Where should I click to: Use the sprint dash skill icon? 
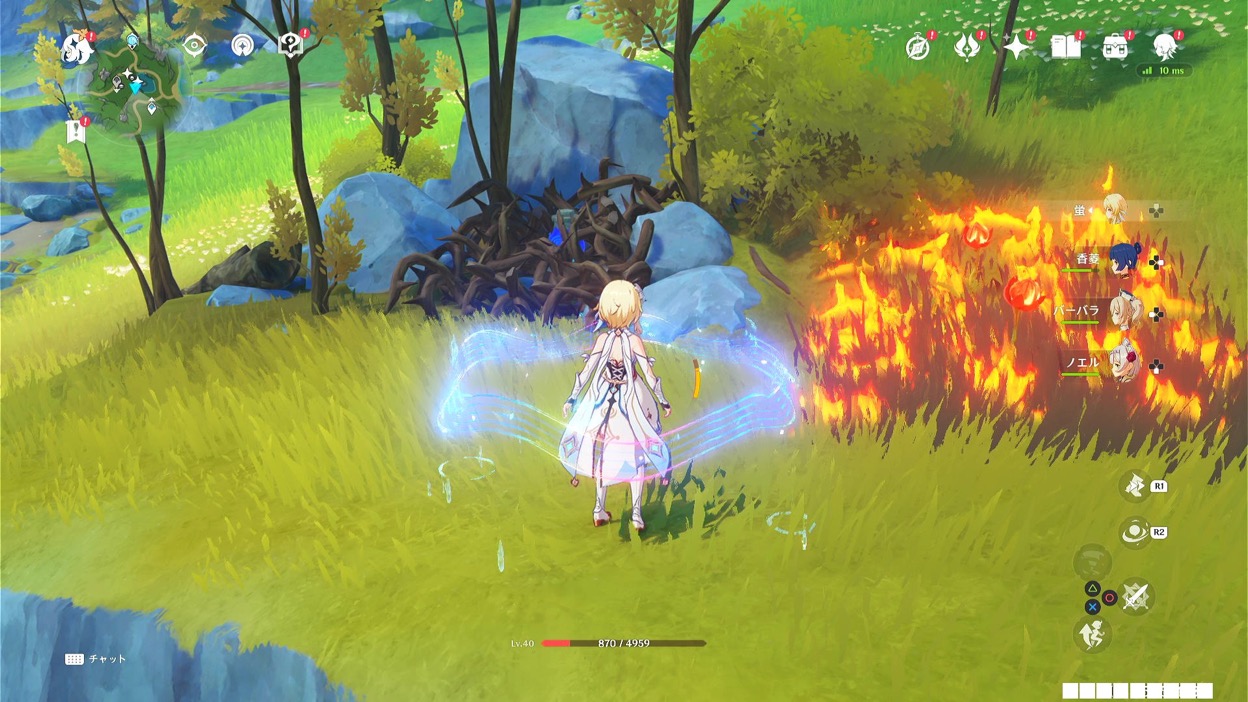pos(1092,633)
